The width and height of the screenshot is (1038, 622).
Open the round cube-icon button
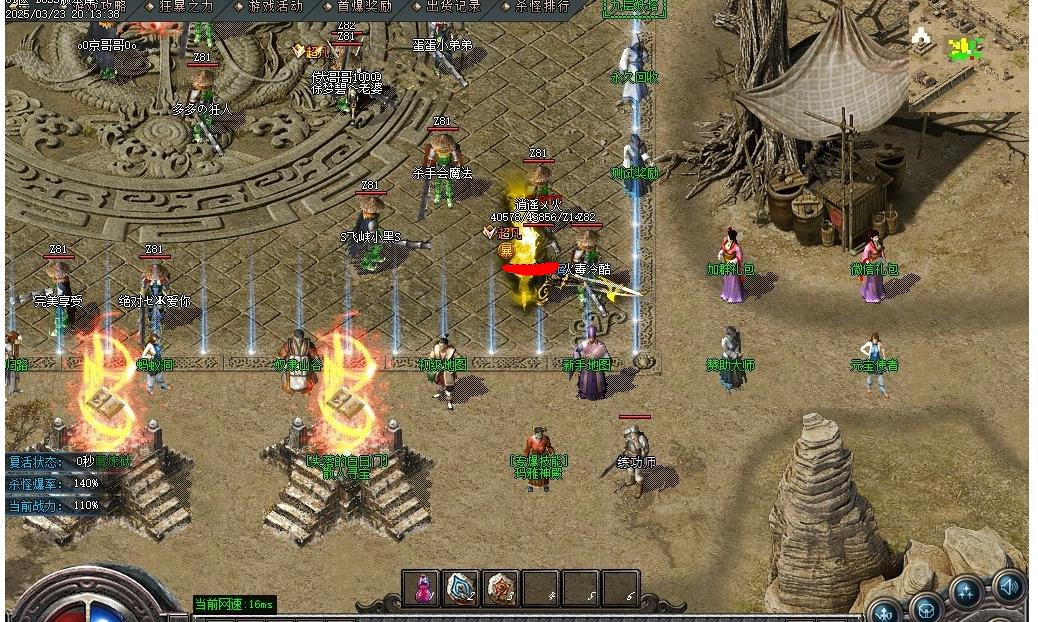926,607
